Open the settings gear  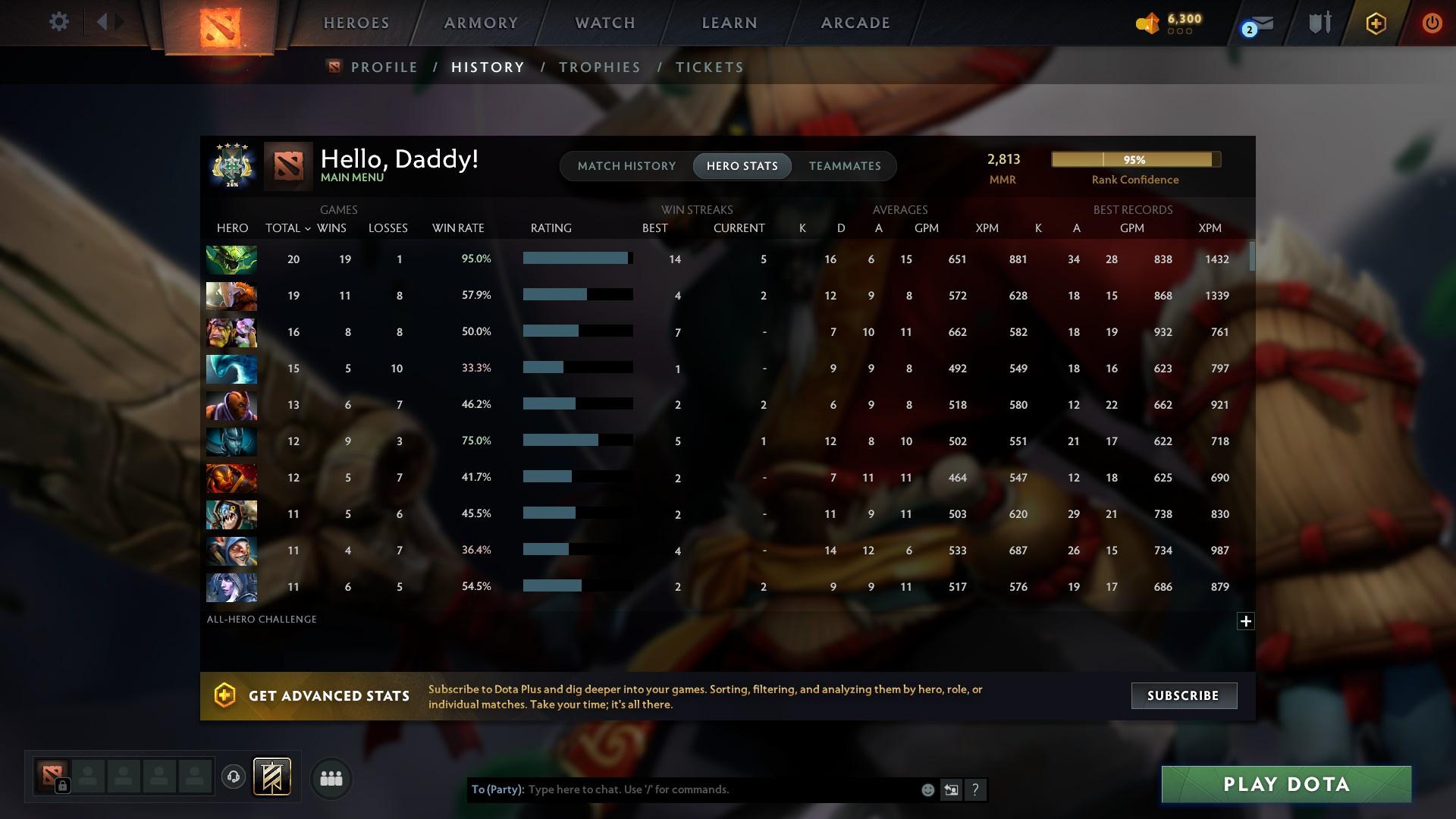coord(58,22)
